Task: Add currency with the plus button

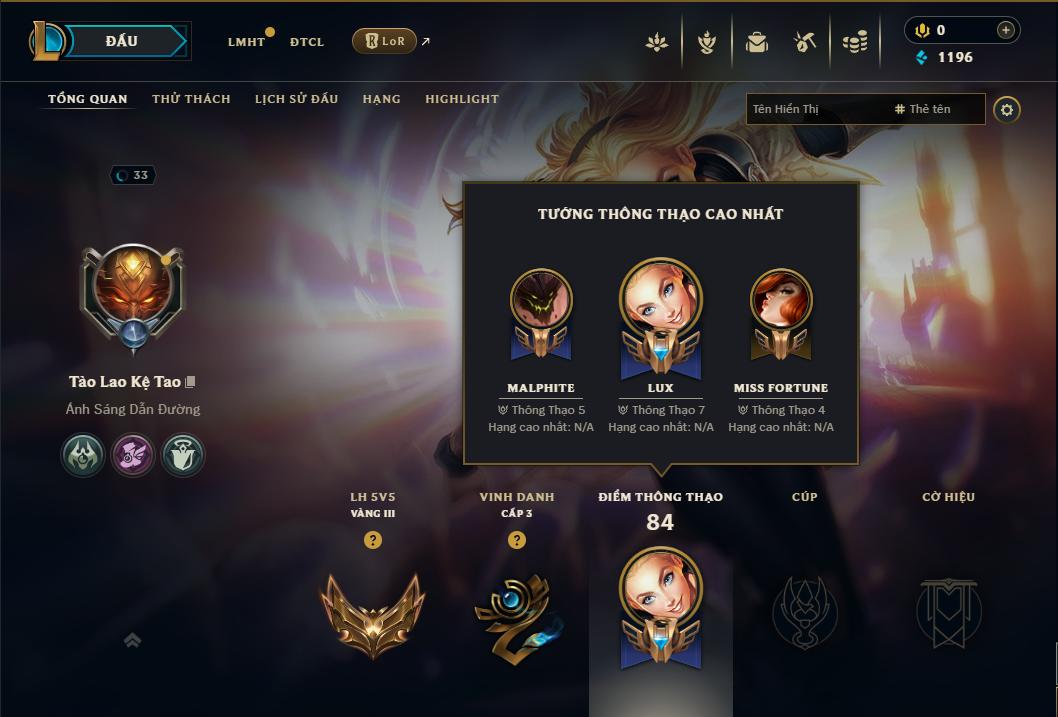Action: coord(1005,30)
